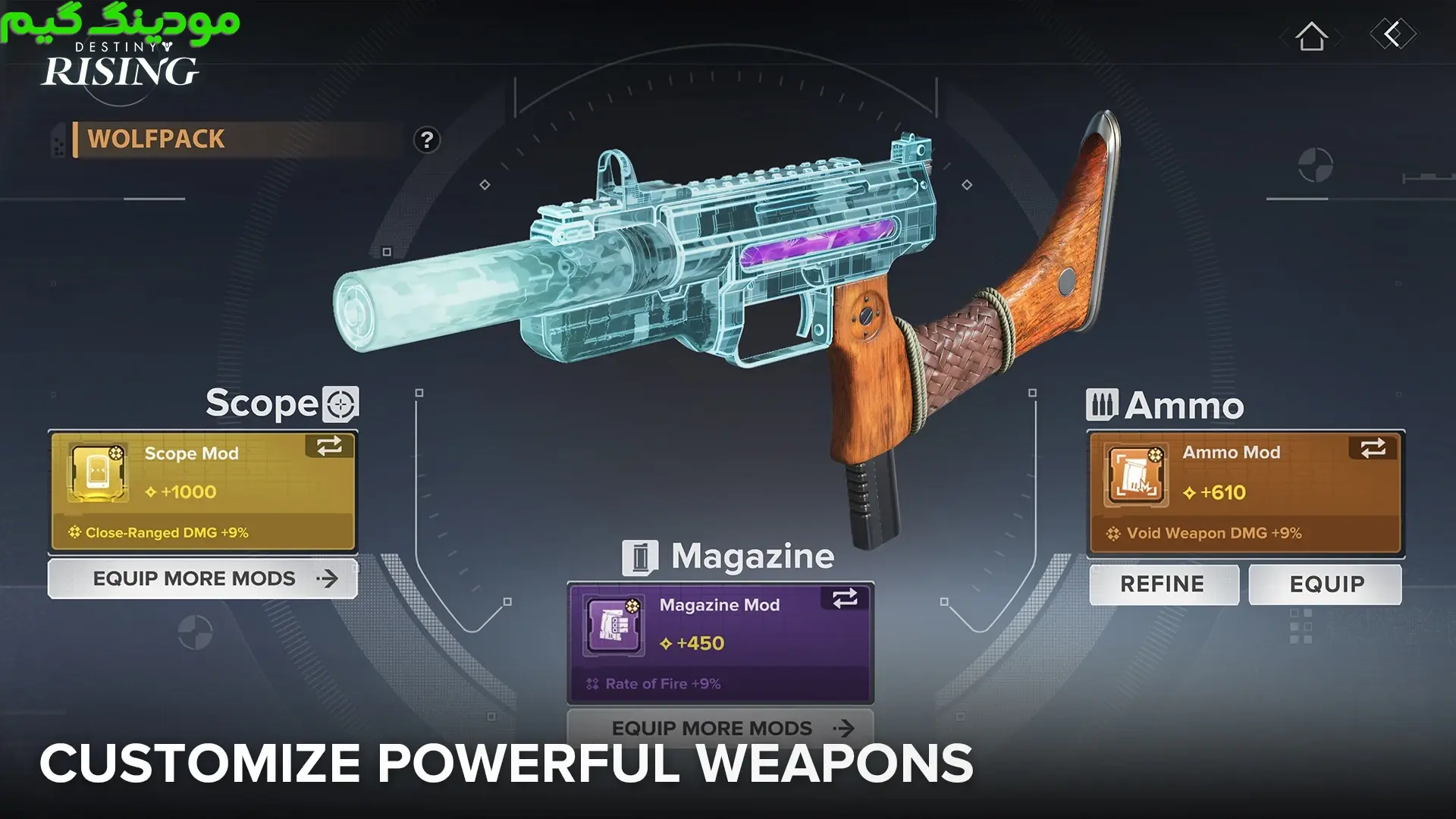
Task: Click the back arrow button
Action: [x=1392, y=34]
